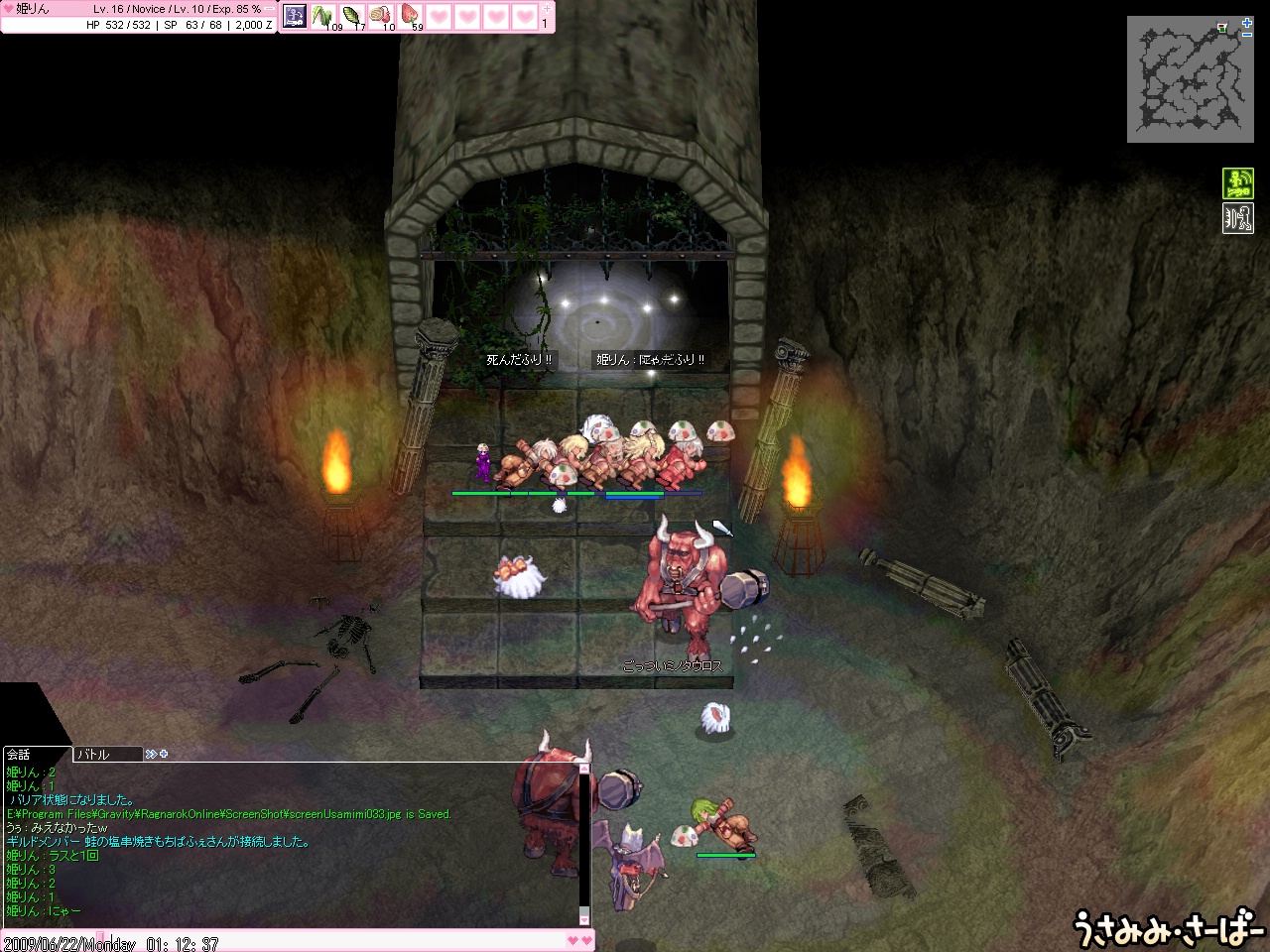This screenshot has width=1270, height=952.
Task: Zoom in the minimap with plus
Action: point(1247,22)
